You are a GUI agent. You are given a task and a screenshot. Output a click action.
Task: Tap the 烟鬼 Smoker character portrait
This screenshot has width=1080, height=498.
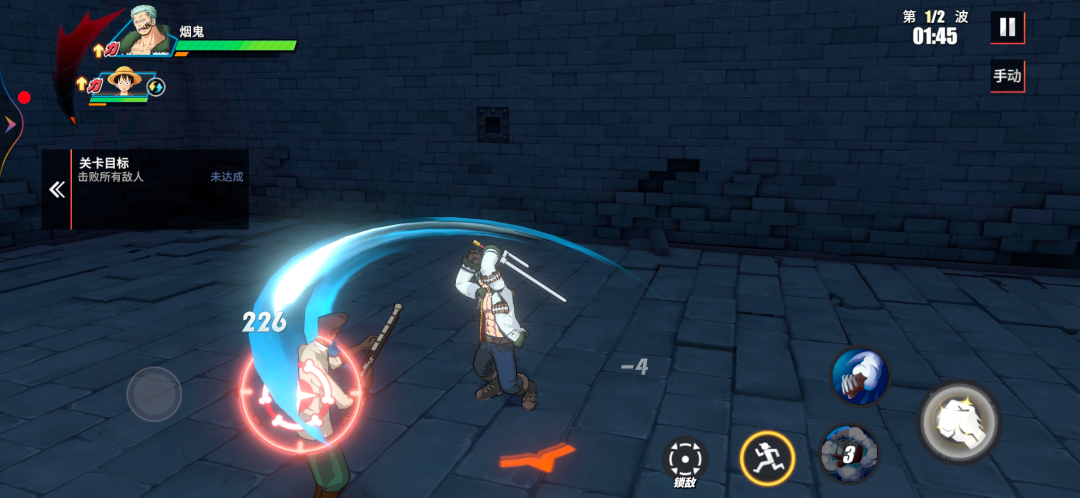[148, 32]
